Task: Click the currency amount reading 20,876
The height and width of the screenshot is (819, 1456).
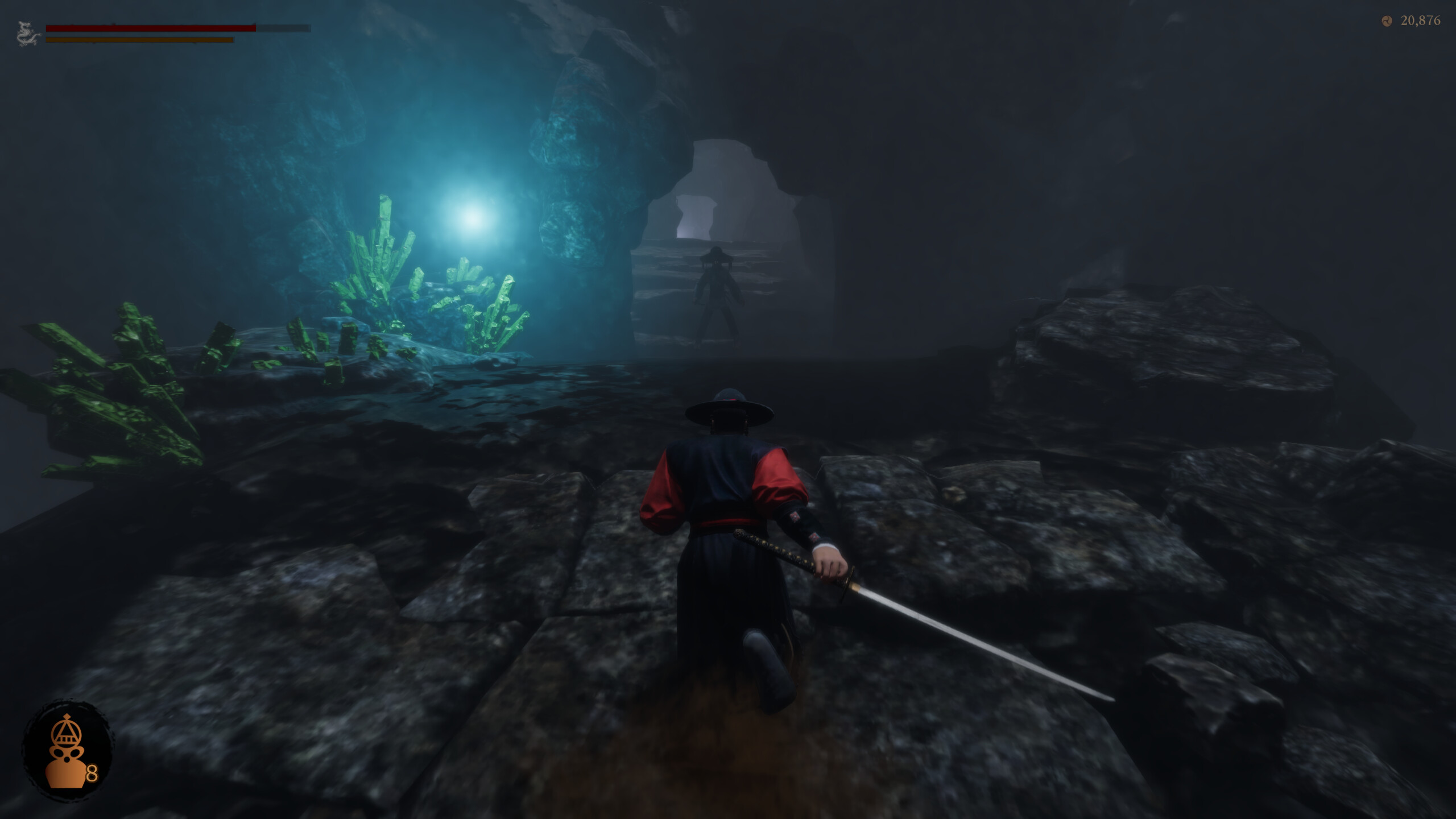Action: tap(1422, 21)
